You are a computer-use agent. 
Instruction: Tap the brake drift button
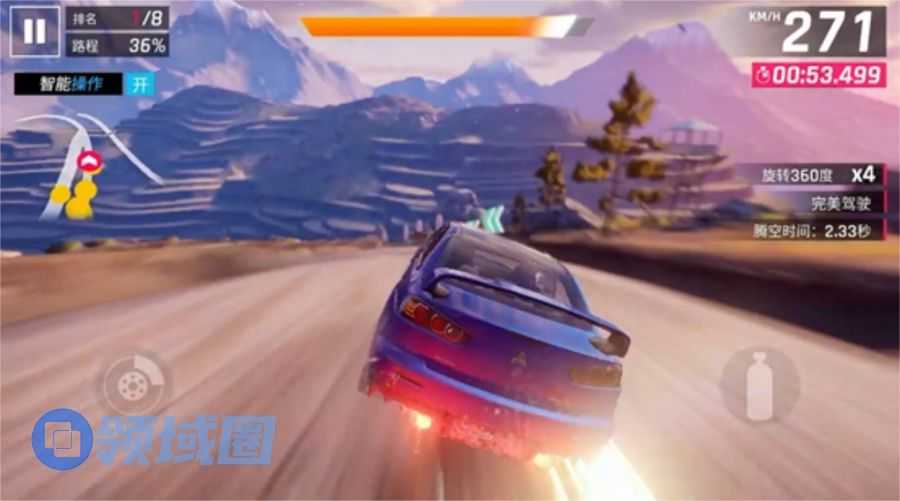click(132, 382)
